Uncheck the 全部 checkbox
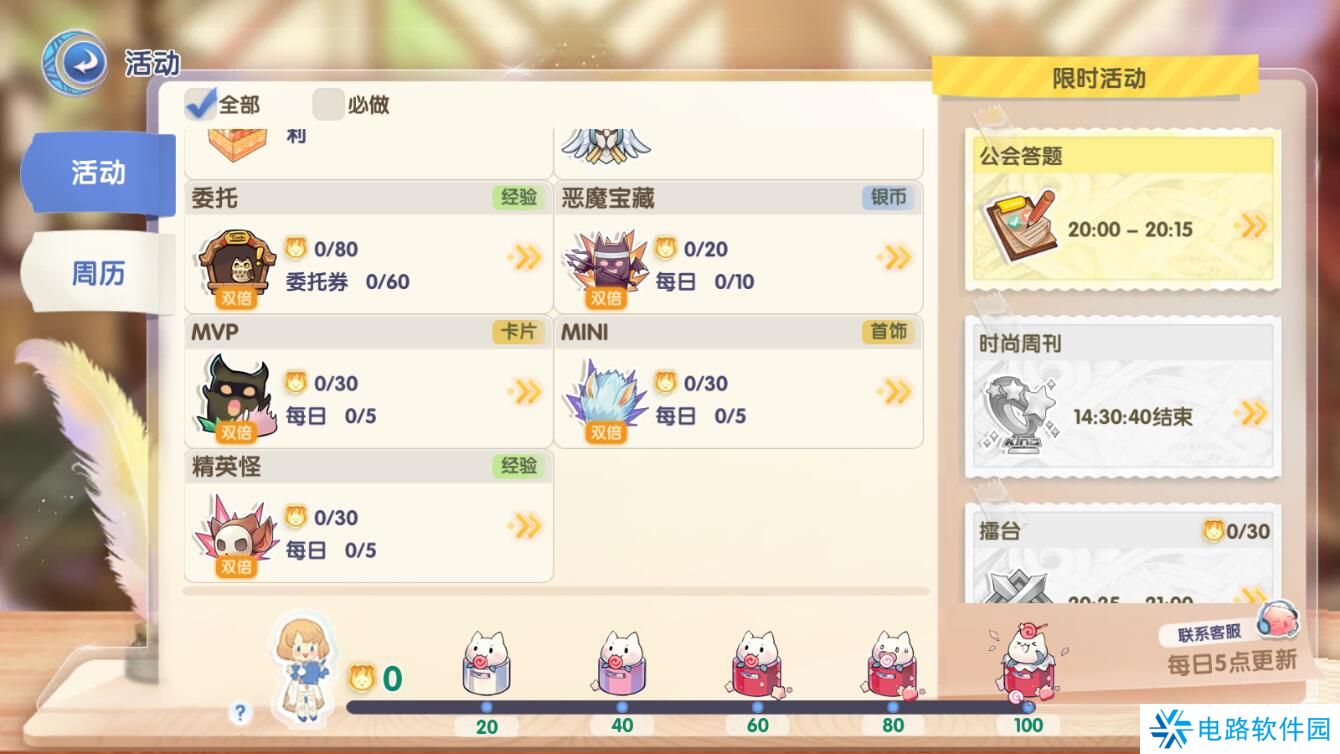 pyautogui.click(x=200, y=103)
